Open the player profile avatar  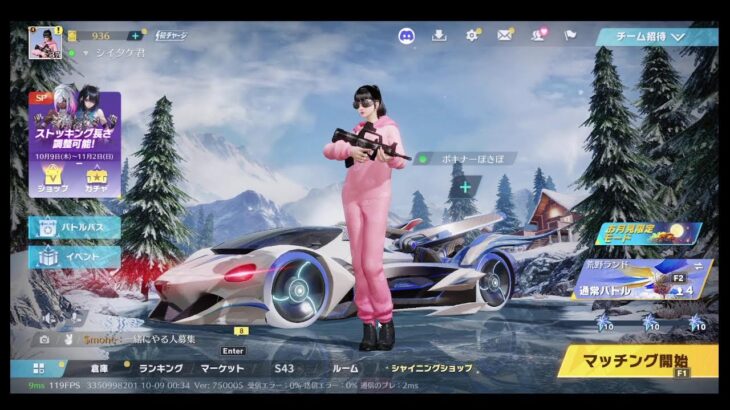tap(45, 43)
